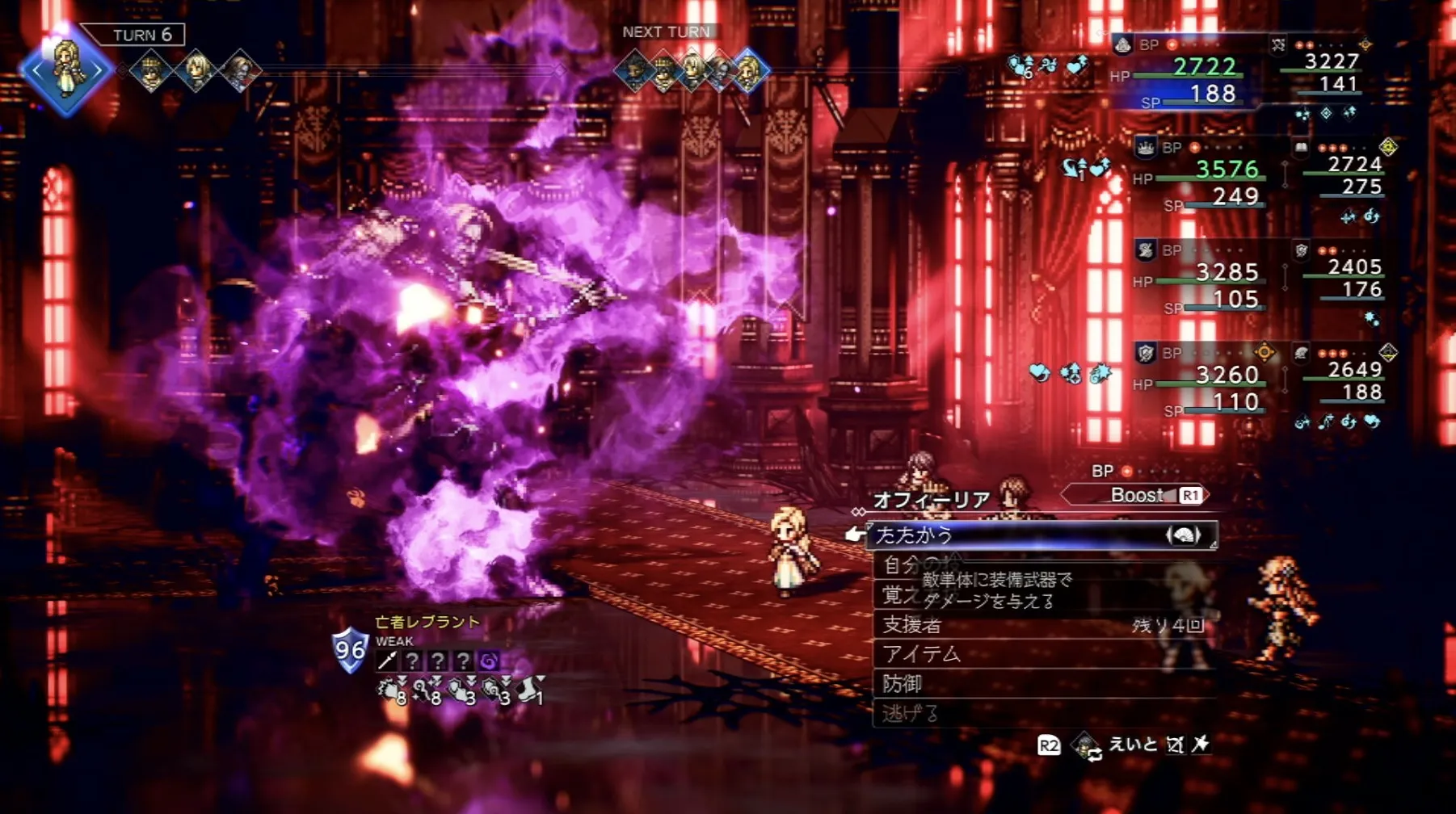Screen dimensions: 1456x814
Task: Click the えいと character swap portrait
Action: click(x=1085, y=745)
